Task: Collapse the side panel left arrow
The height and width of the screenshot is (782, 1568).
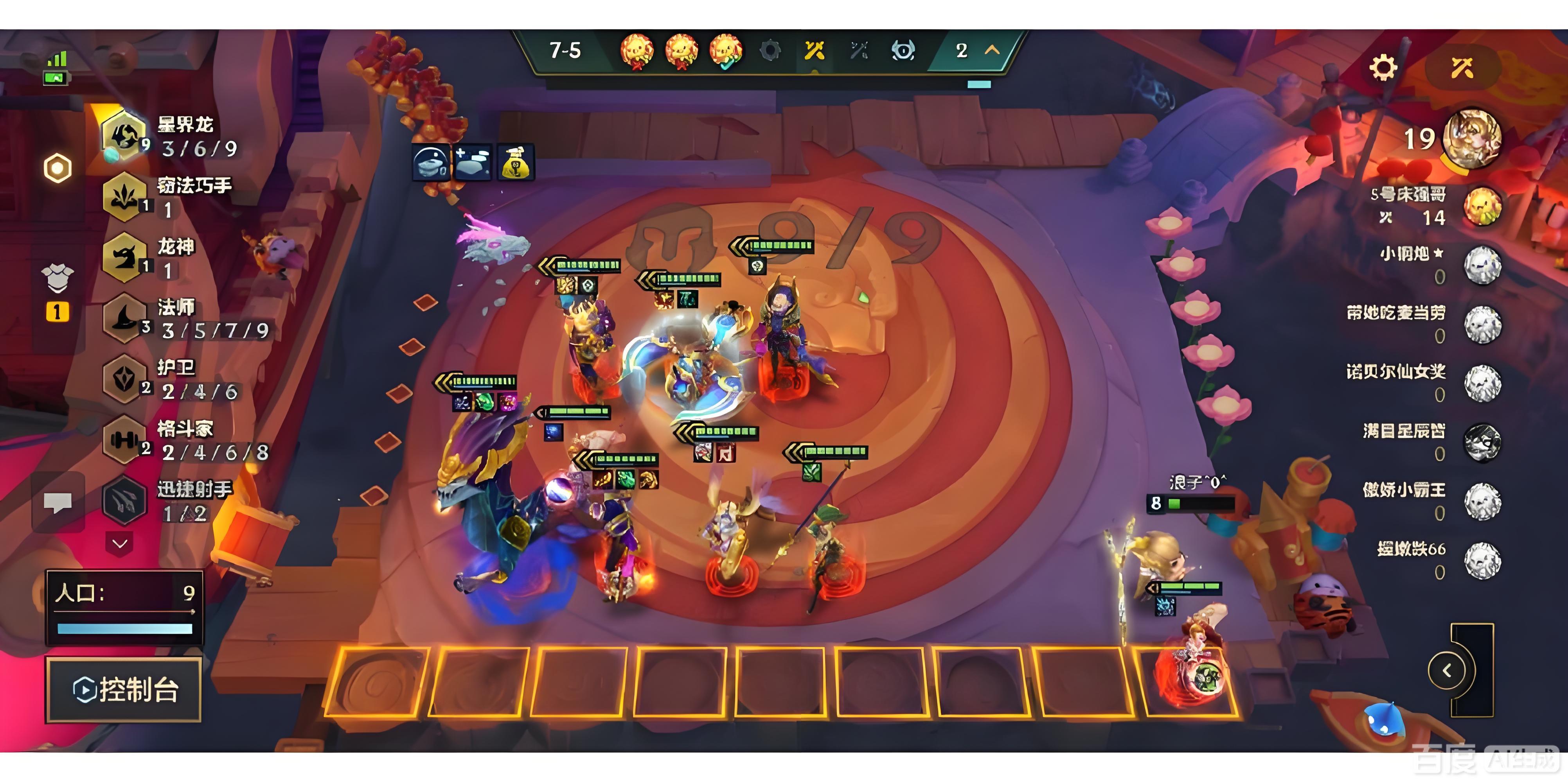Action: pos(1447,671)
